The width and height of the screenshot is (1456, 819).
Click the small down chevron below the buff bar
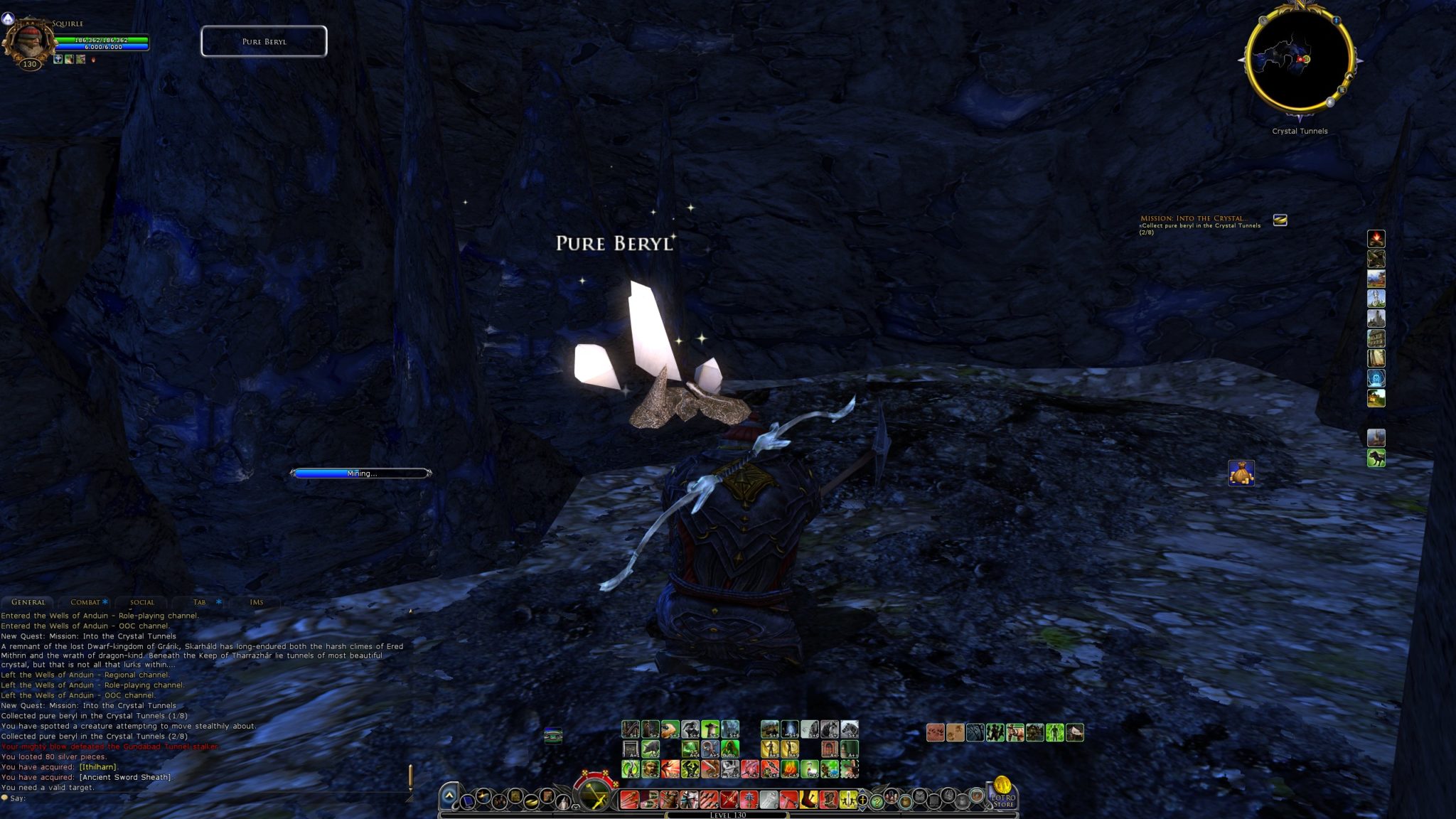click(574, 808)
